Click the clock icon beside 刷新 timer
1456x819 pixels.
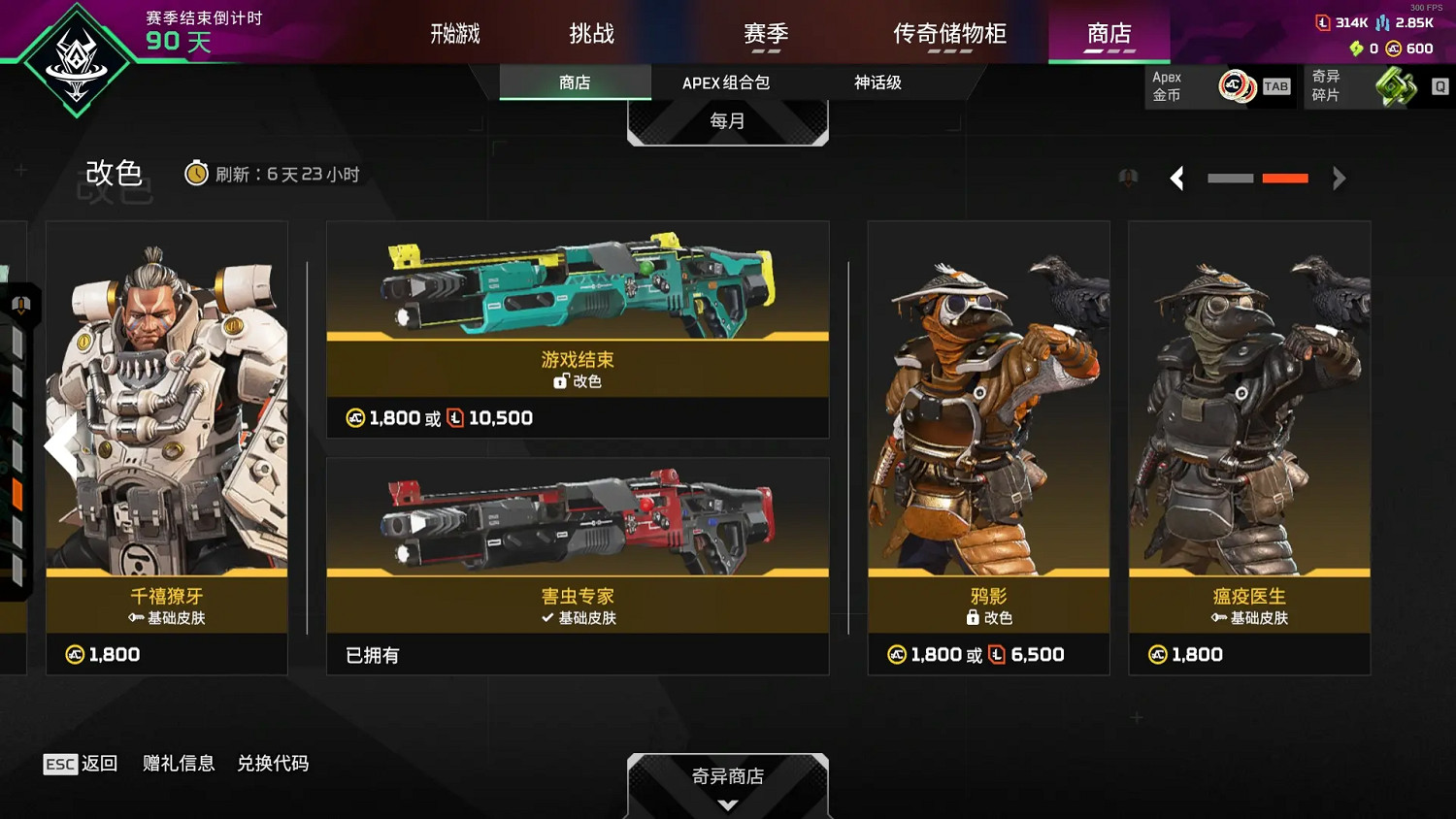pos(198,174)
